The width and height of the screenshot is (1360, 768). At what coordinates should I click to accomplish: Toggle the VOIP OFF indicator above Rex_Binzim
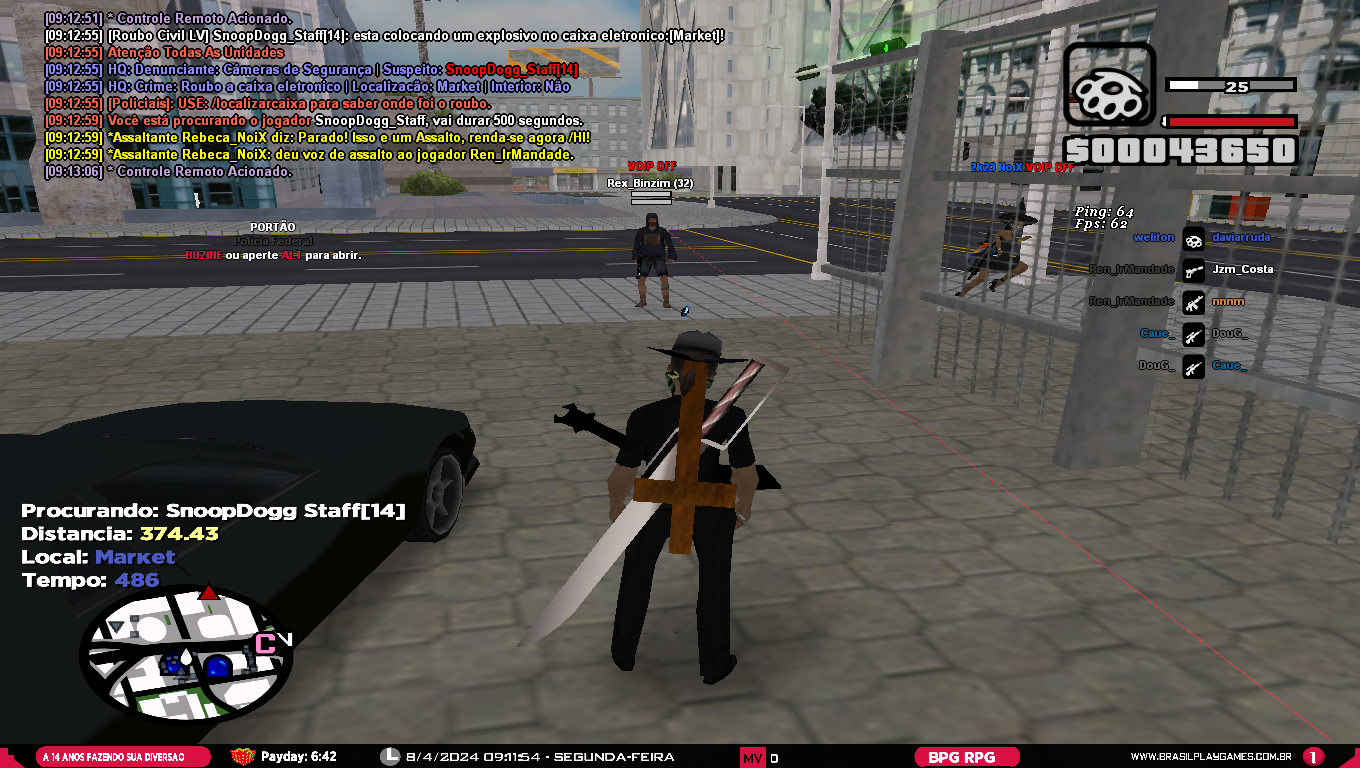pyautogui.click(x=650, y=167)
